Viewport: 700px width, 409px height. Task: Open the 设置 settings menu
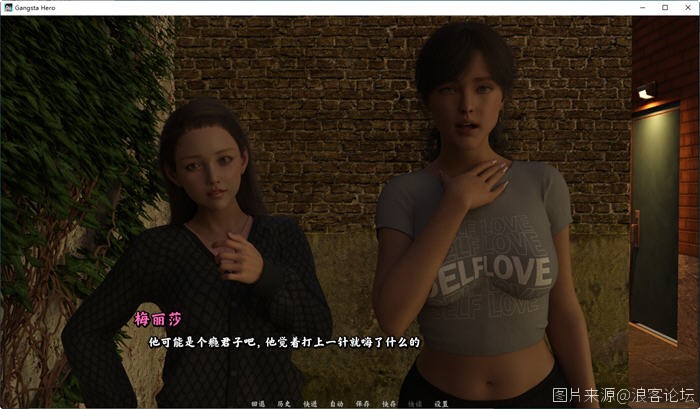[441, 404]
